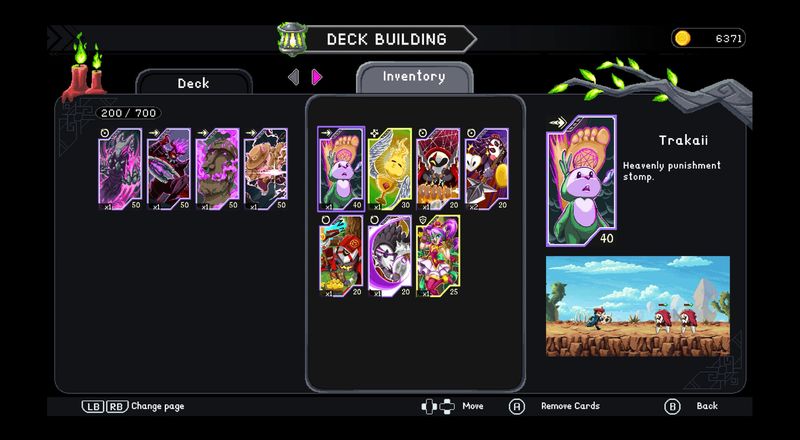
Task: Select the panda with spear card
Action: pyautogui.click(x=487, y=167)
